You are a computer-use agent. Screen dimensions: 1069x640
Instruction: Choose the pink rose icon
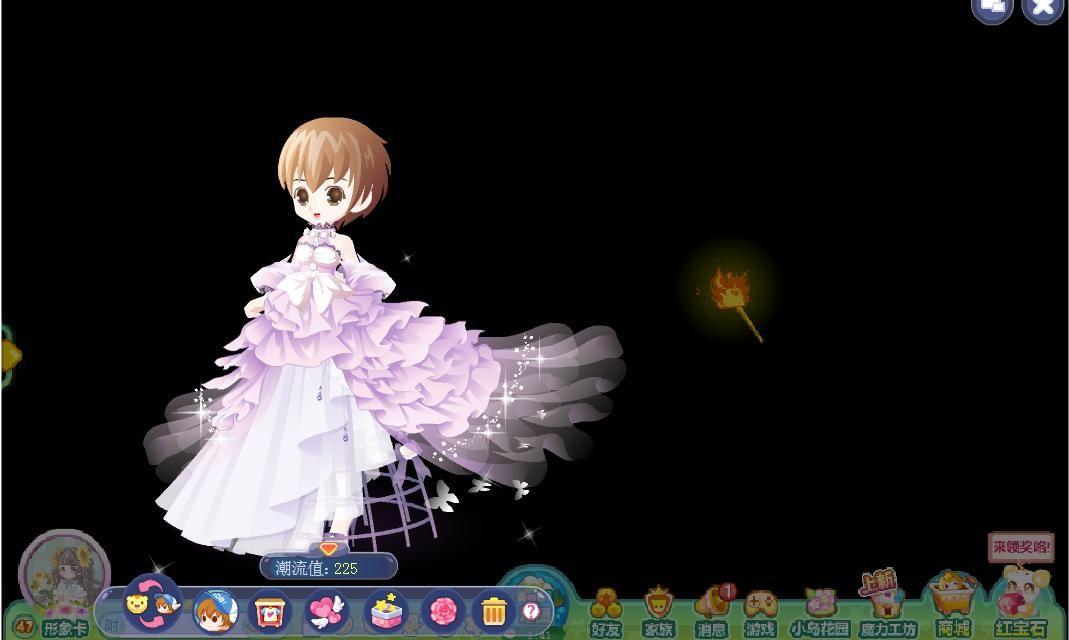click(x=441, y=610)
